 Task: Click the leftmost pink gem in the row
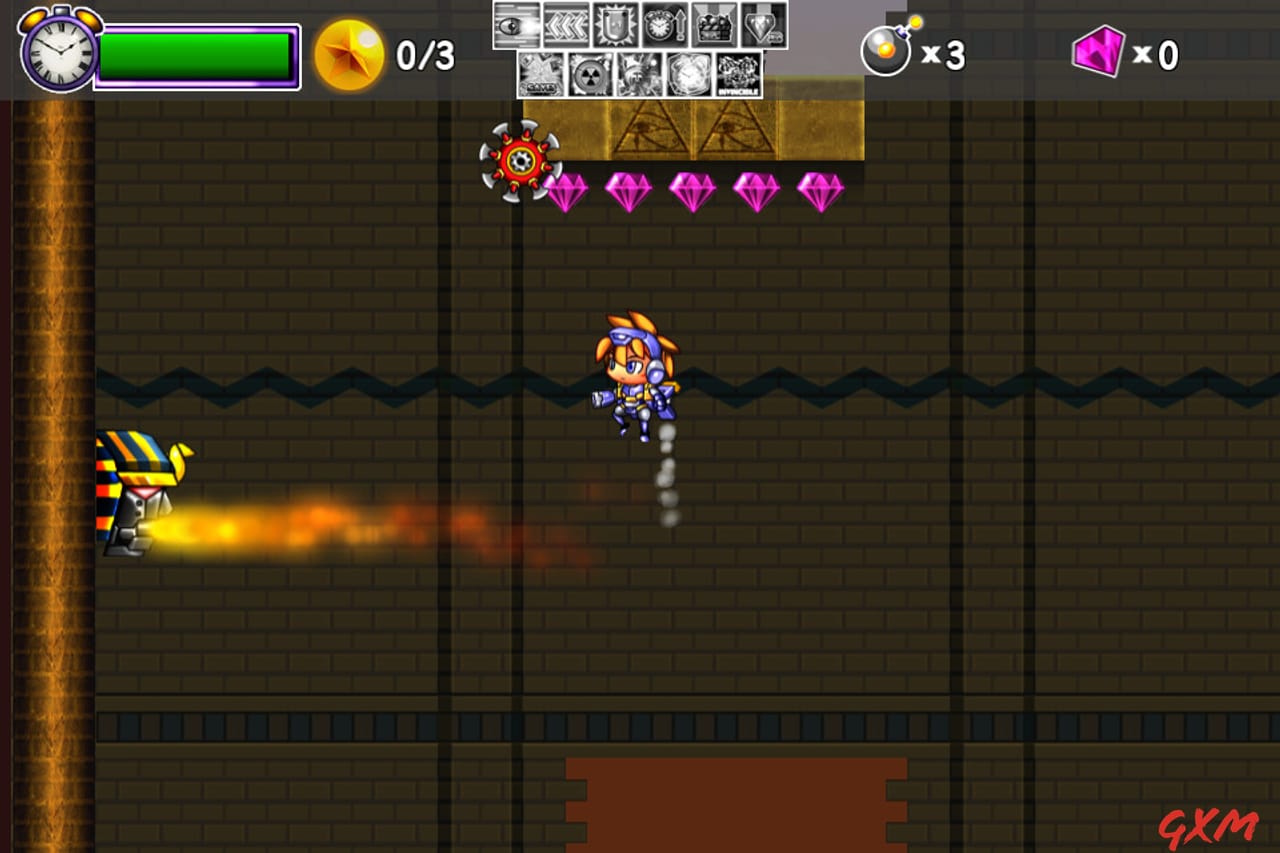click(569, 192)
